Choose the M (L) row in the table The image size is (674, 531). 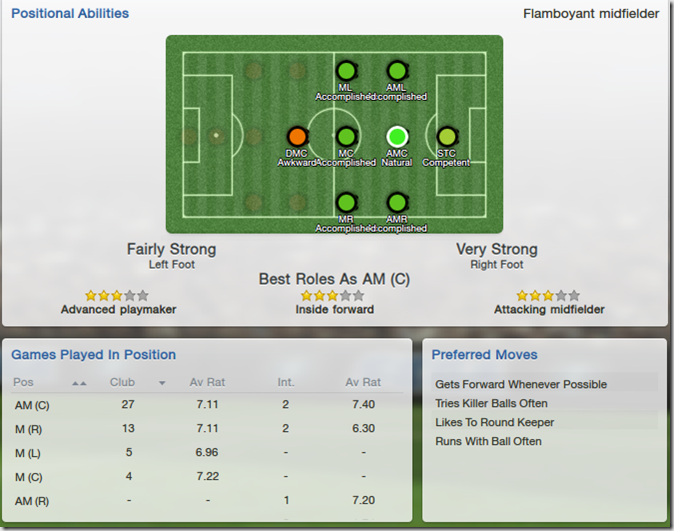coord(207,452)
